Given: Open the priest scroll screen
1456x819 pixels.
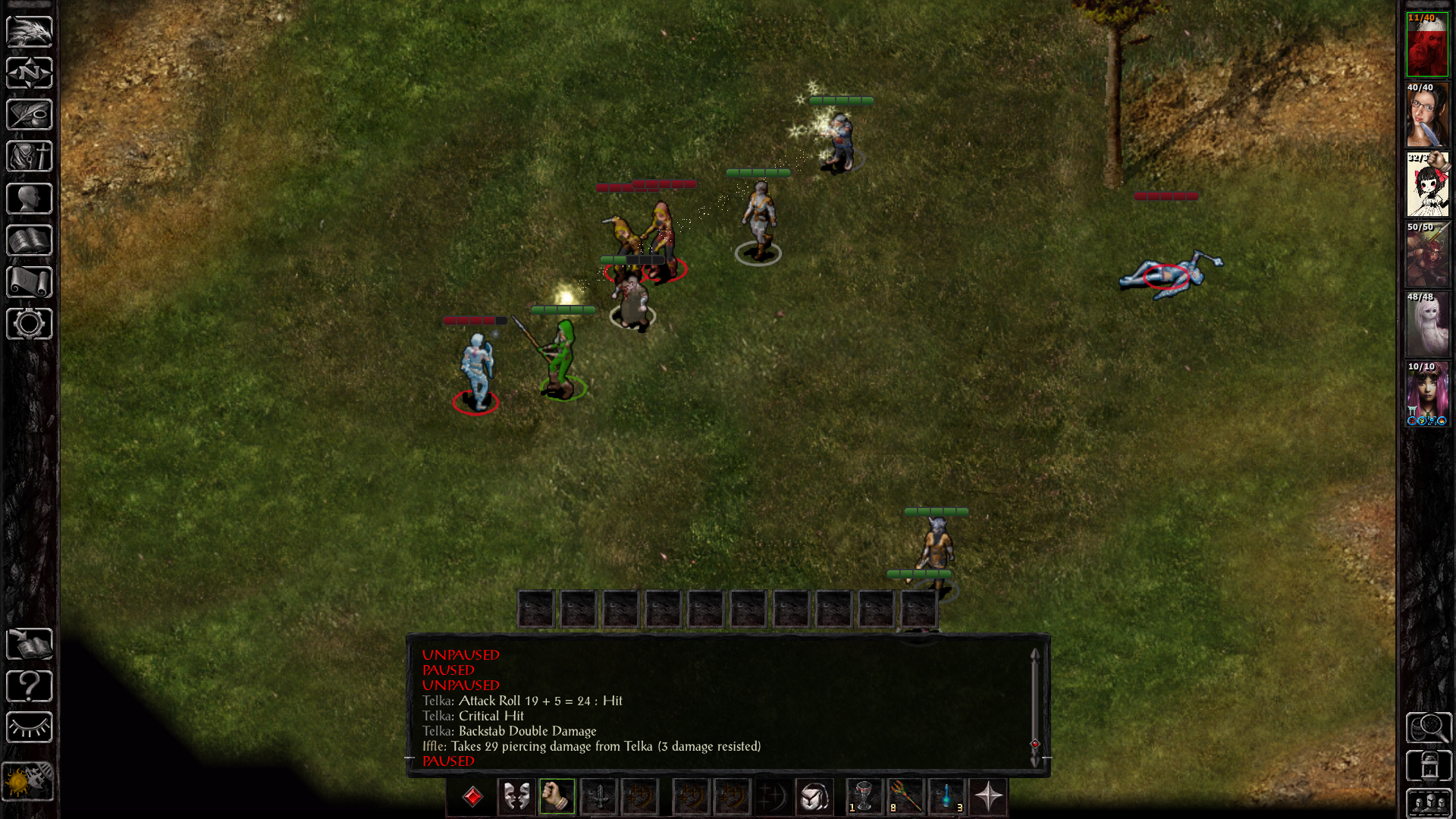Looking at the screenshot, I should (29, 282).
